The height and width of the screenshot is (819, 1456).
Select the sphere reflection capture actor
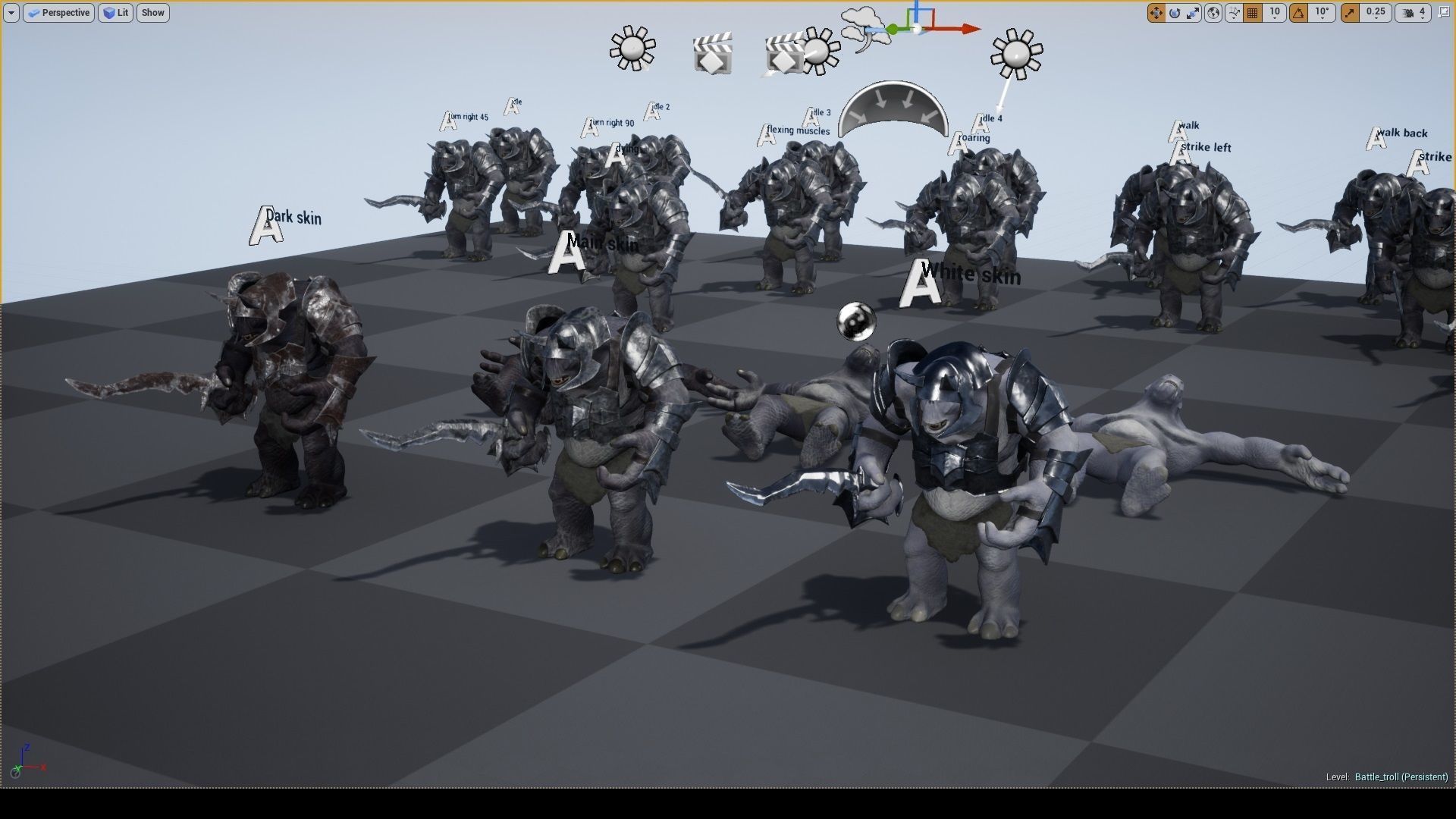pos(855,321)
